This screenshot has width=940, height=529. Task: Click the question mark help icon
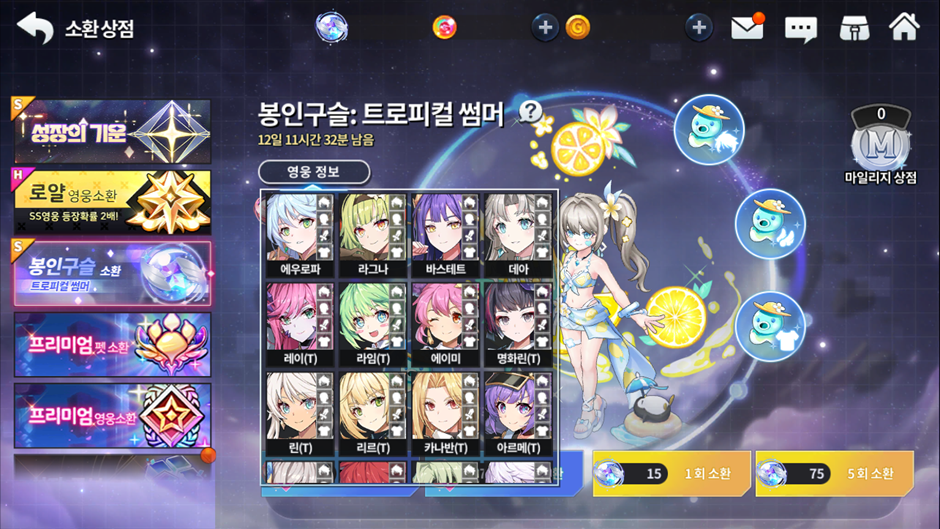[x=530, y=111]
